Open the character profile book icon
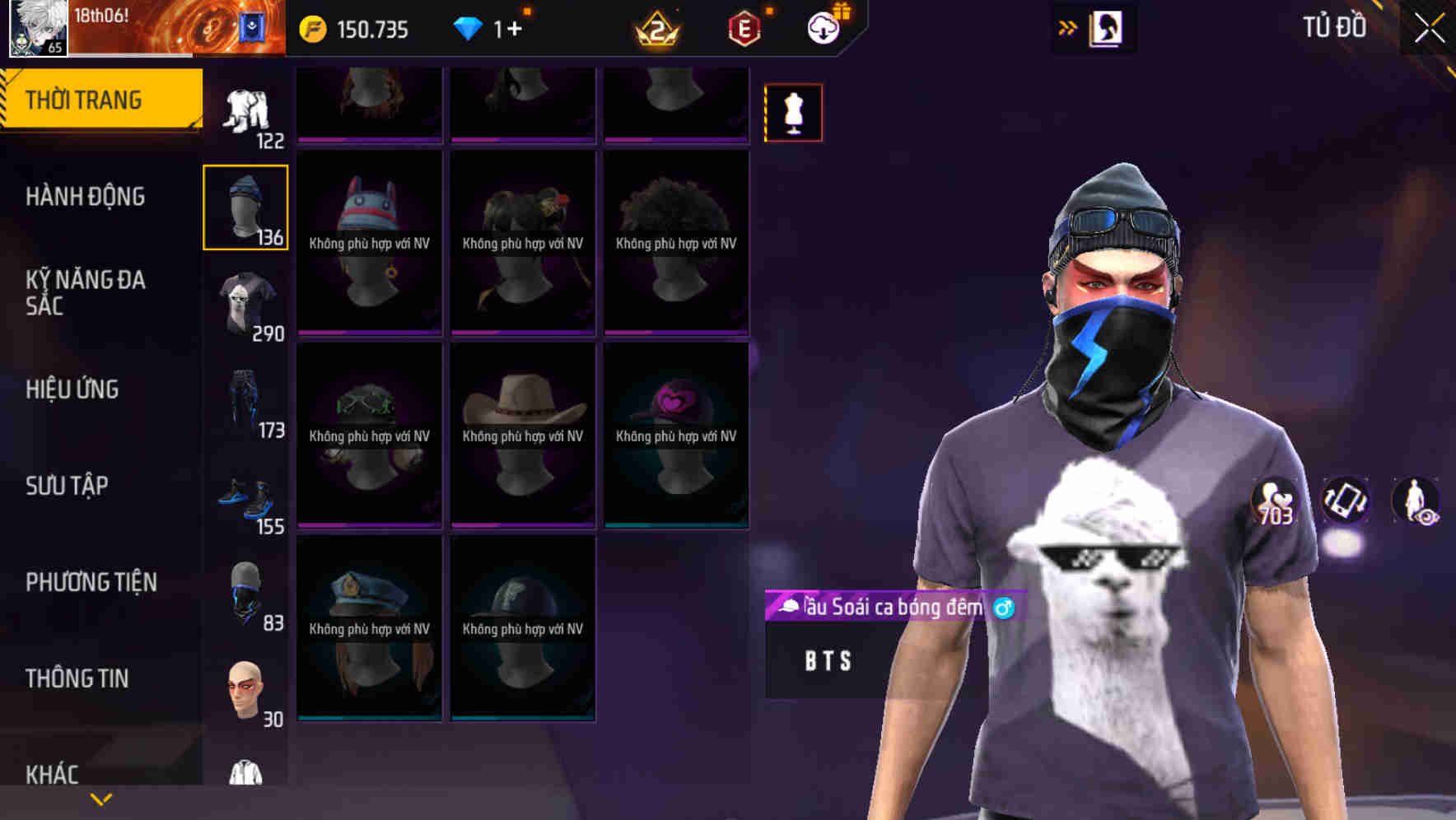 tap(1105, 27)
